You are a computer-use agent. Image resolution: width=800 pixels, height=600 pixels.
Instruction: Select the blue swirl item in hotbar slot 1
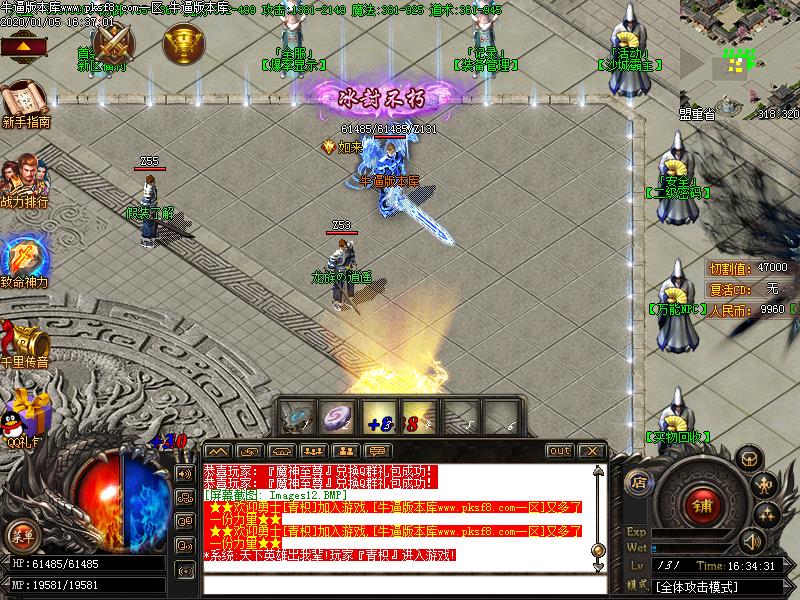click(x=297, y=417)
